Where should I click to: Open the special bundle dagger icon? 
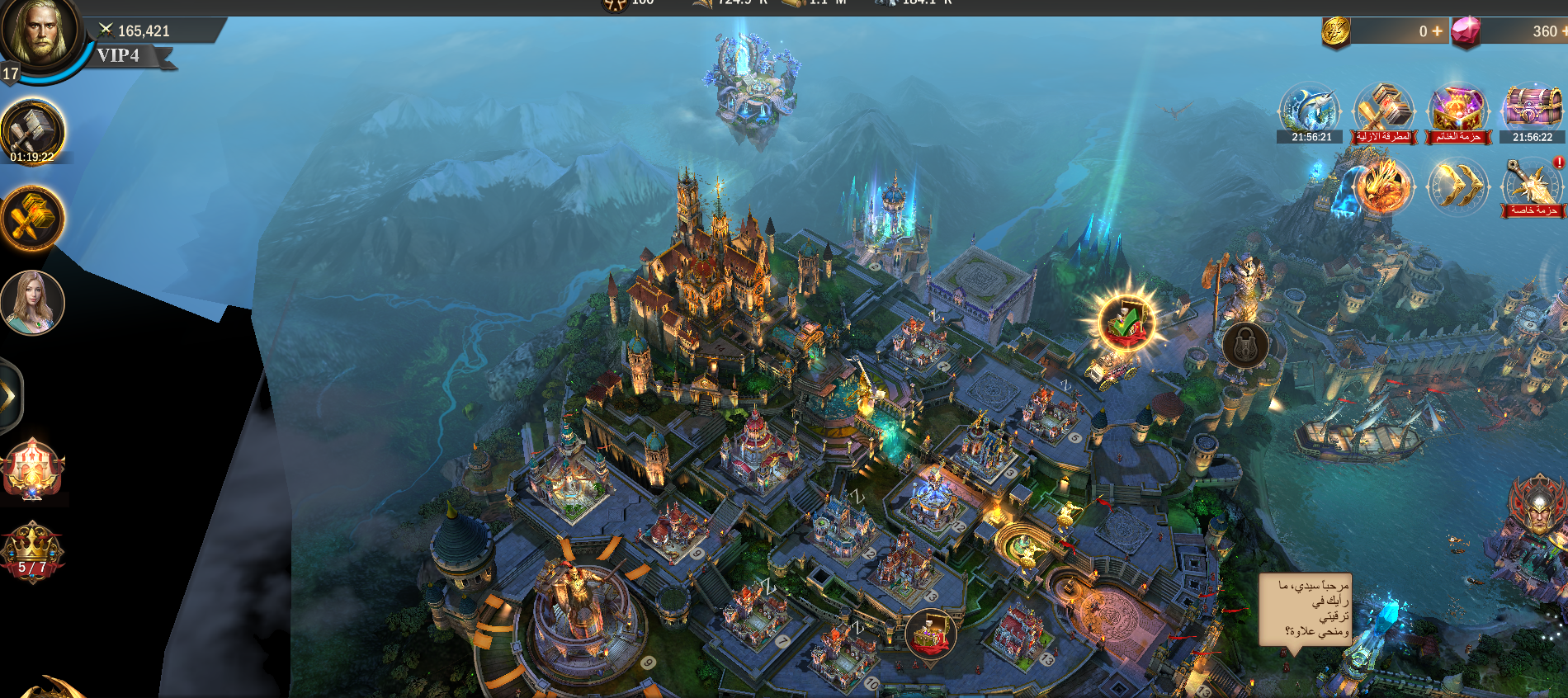(1533, 186)
